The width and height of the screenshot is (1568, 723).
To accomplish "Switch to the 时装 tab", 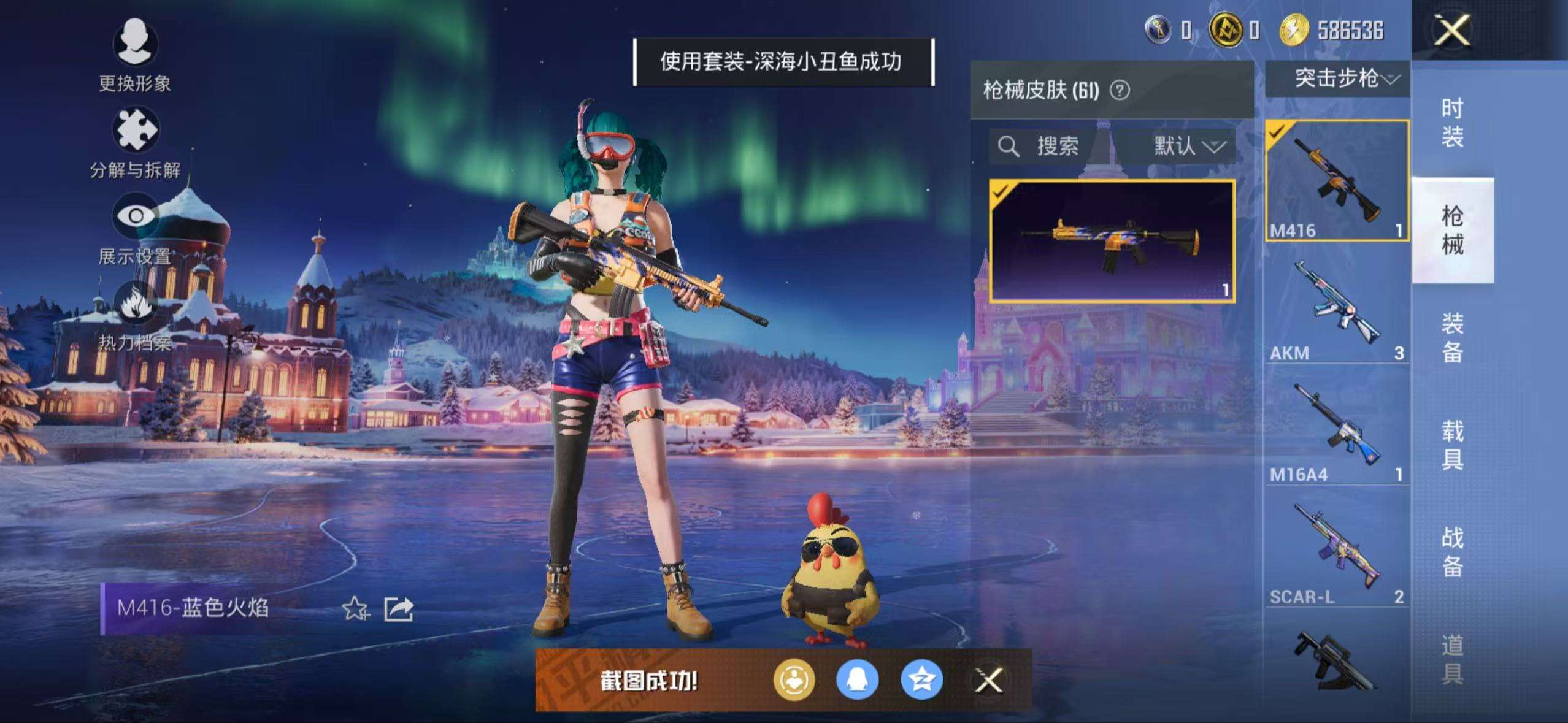I will pyautogui.click(x=1452, y=123).
